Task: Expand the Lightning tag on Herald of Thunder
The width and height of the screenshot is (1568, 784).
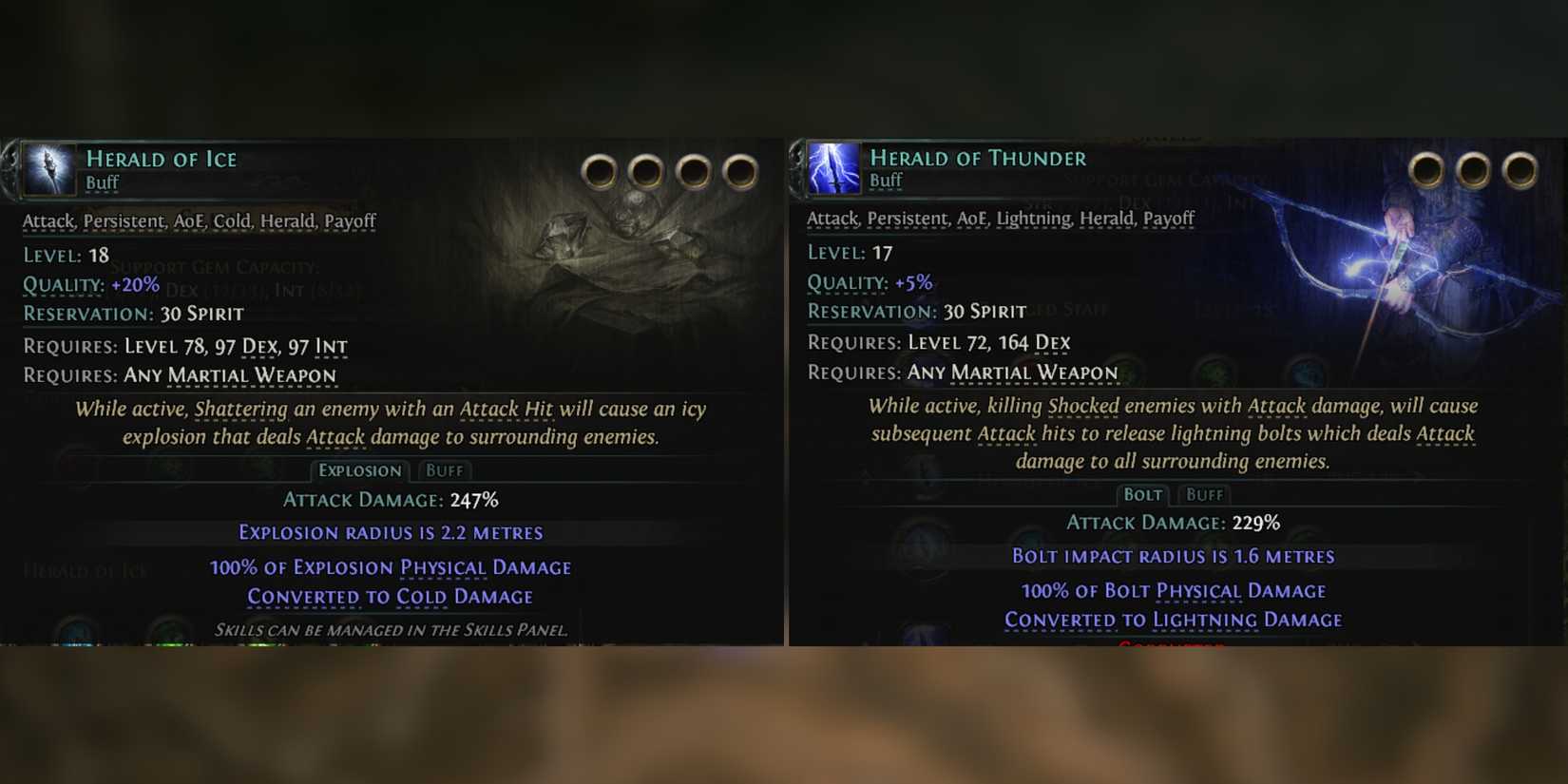Action: point(1036,219)
